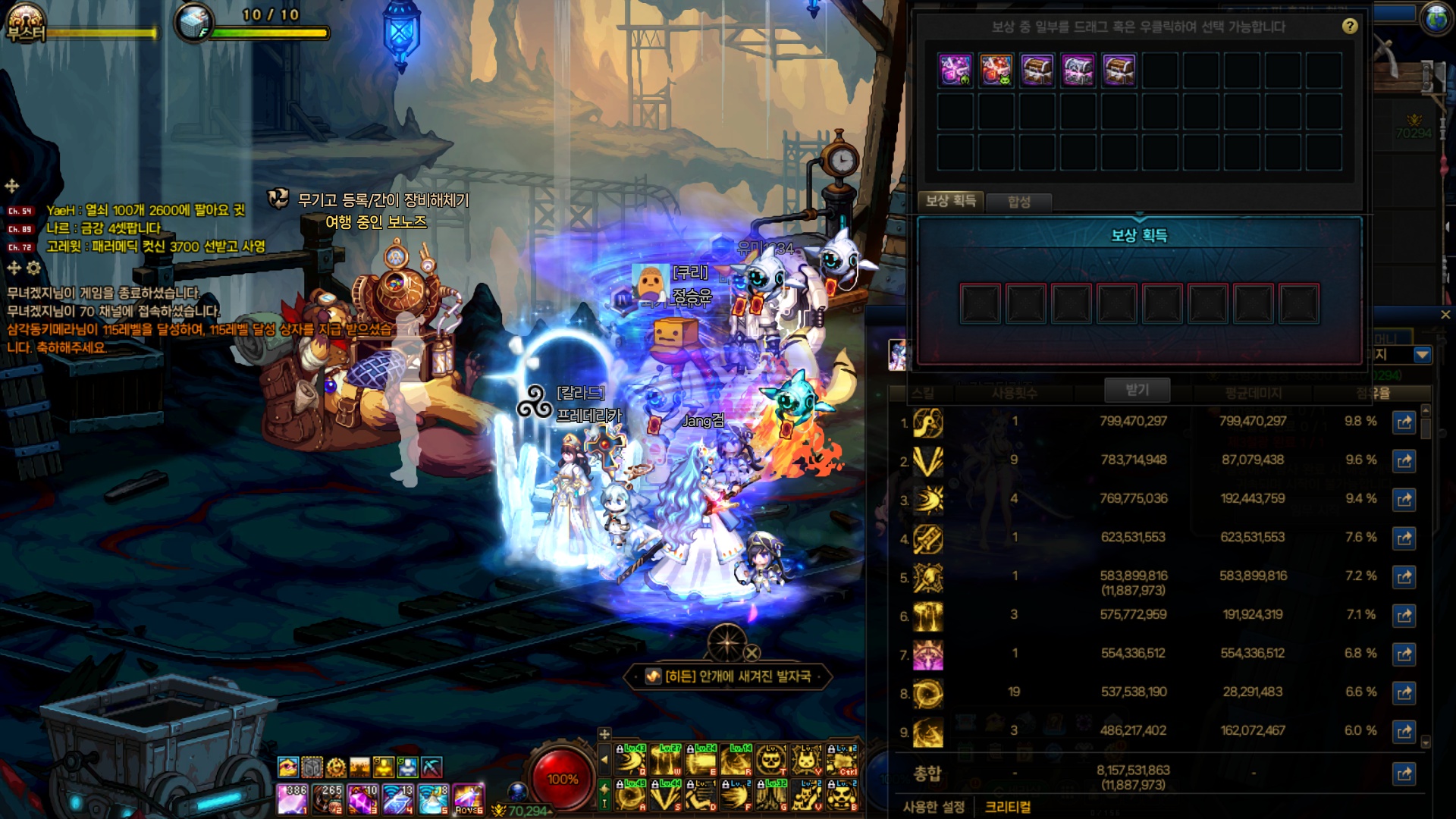Share the rank 1 skill damage row
This screenshot has width=1456, height=819.
[1404, 422]
